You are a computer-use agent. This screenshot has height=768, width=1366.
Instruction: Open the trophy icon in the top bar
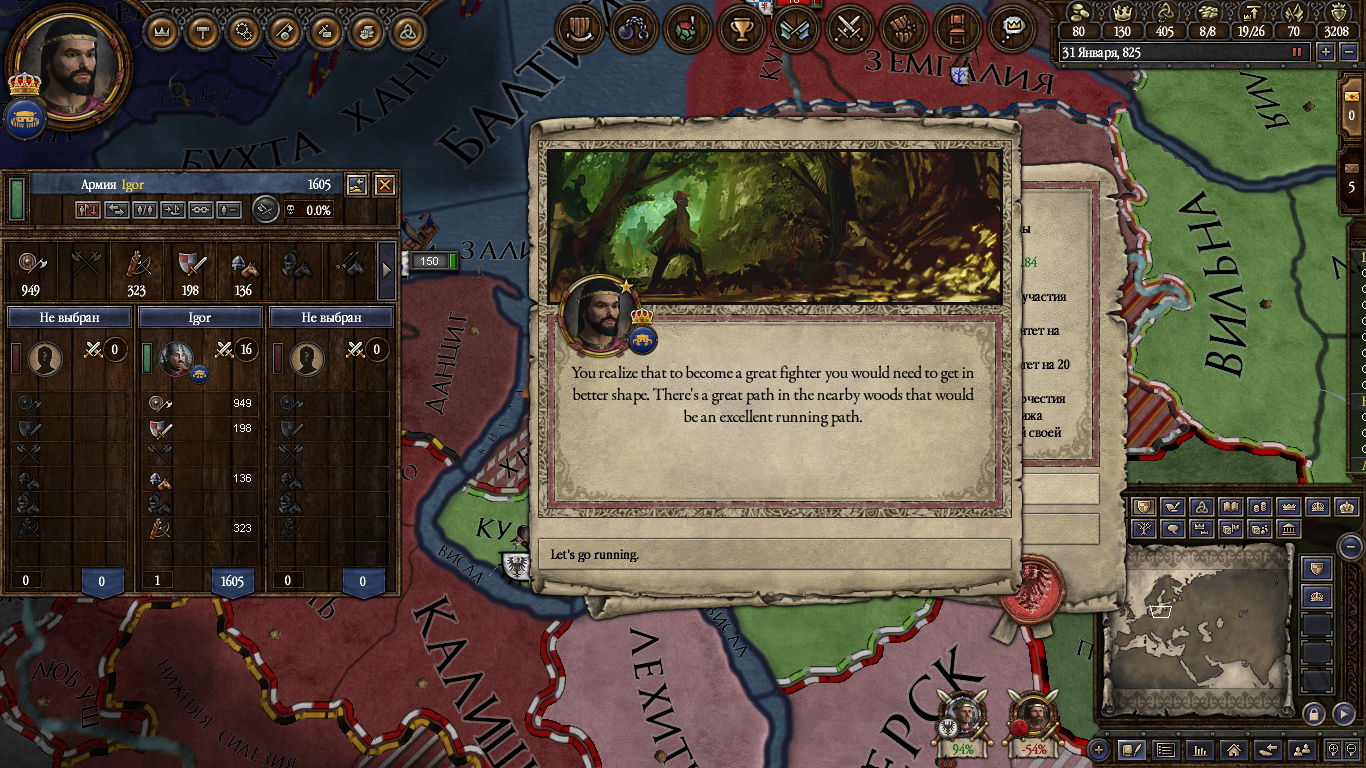[x=741, y=29]
